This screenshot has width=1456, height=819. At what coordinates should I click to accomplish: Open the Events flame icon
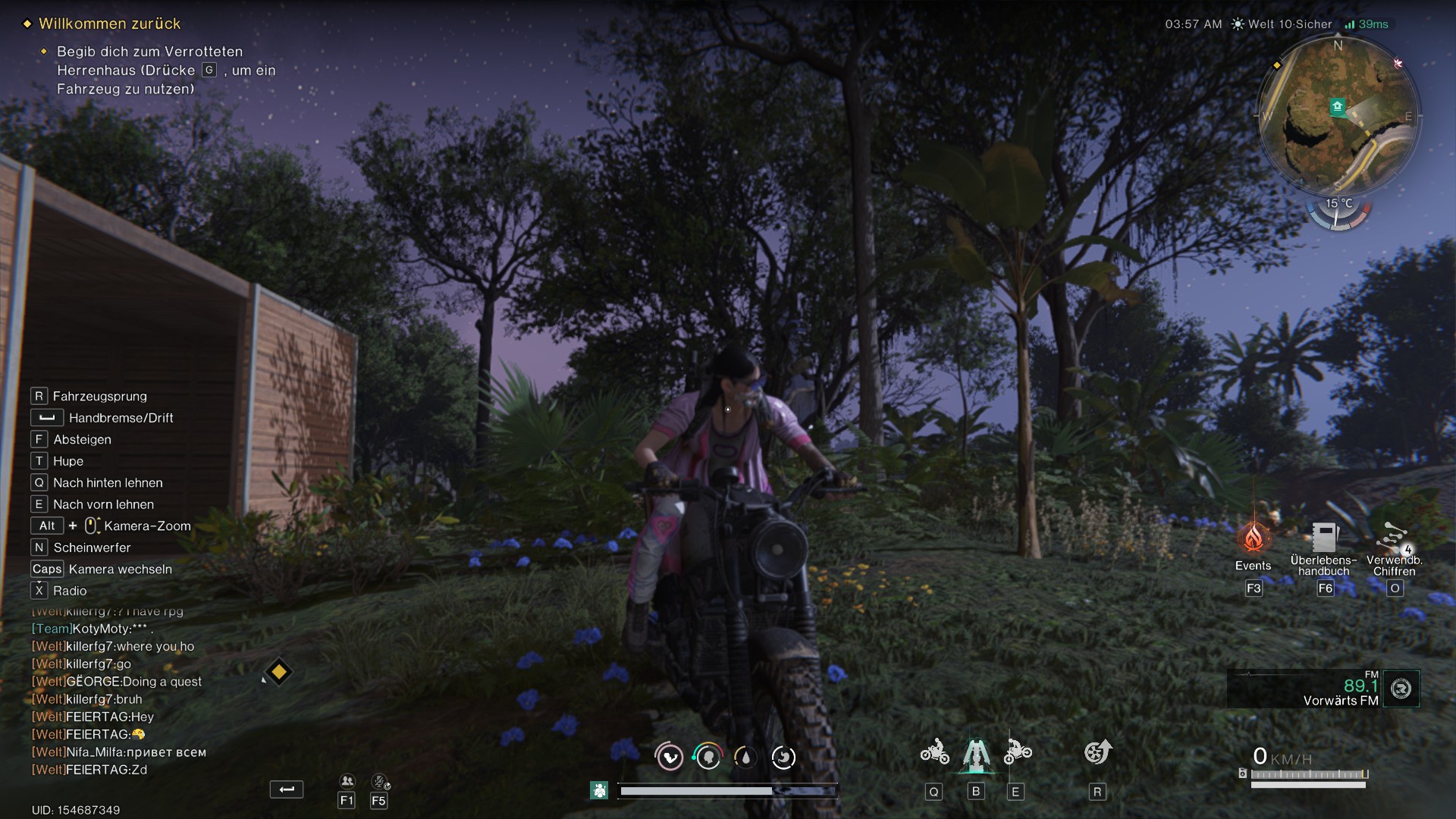click(x=1253, y=538)
